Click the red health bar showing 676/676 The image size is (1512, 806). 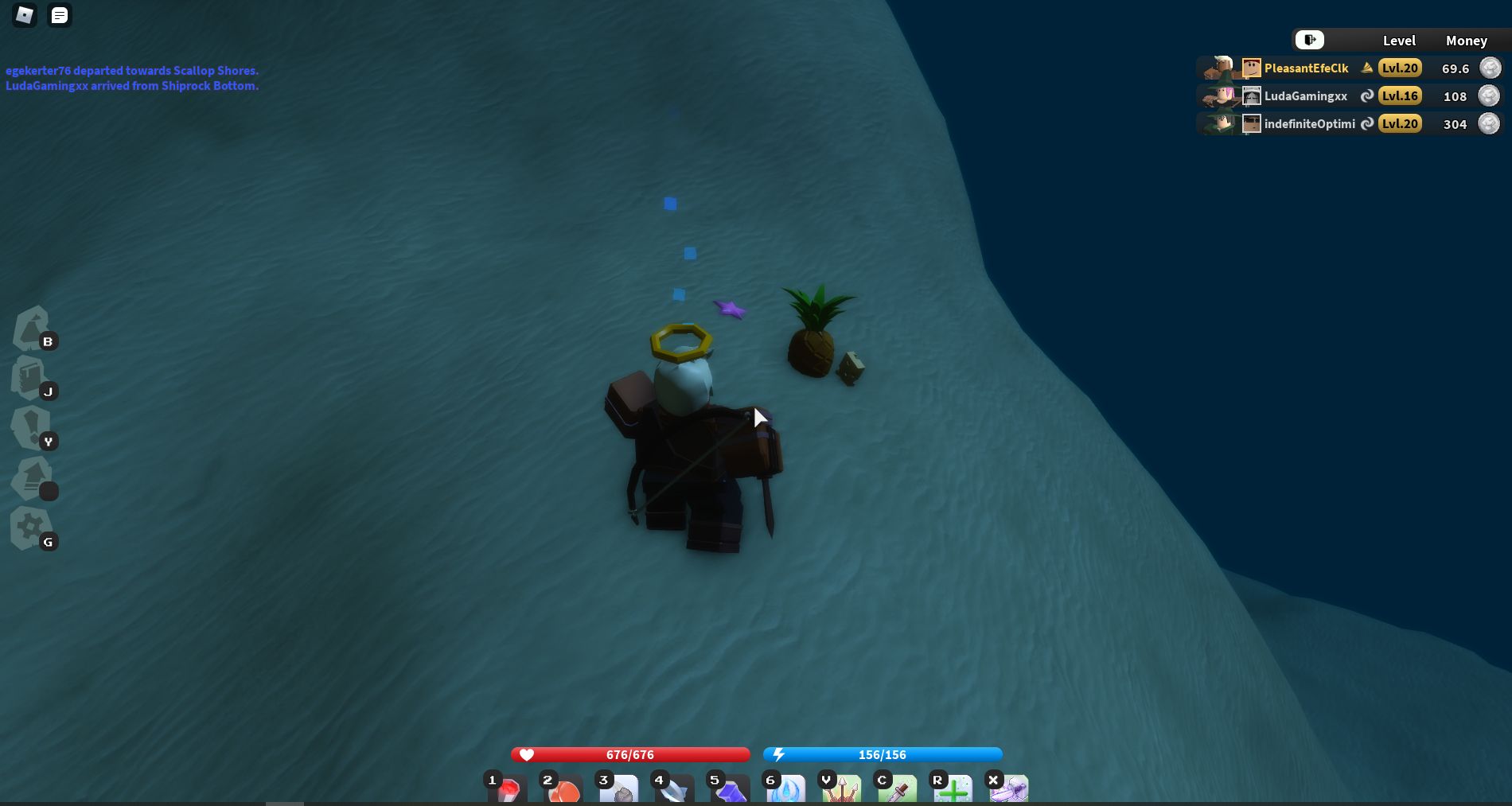[630, 754]
